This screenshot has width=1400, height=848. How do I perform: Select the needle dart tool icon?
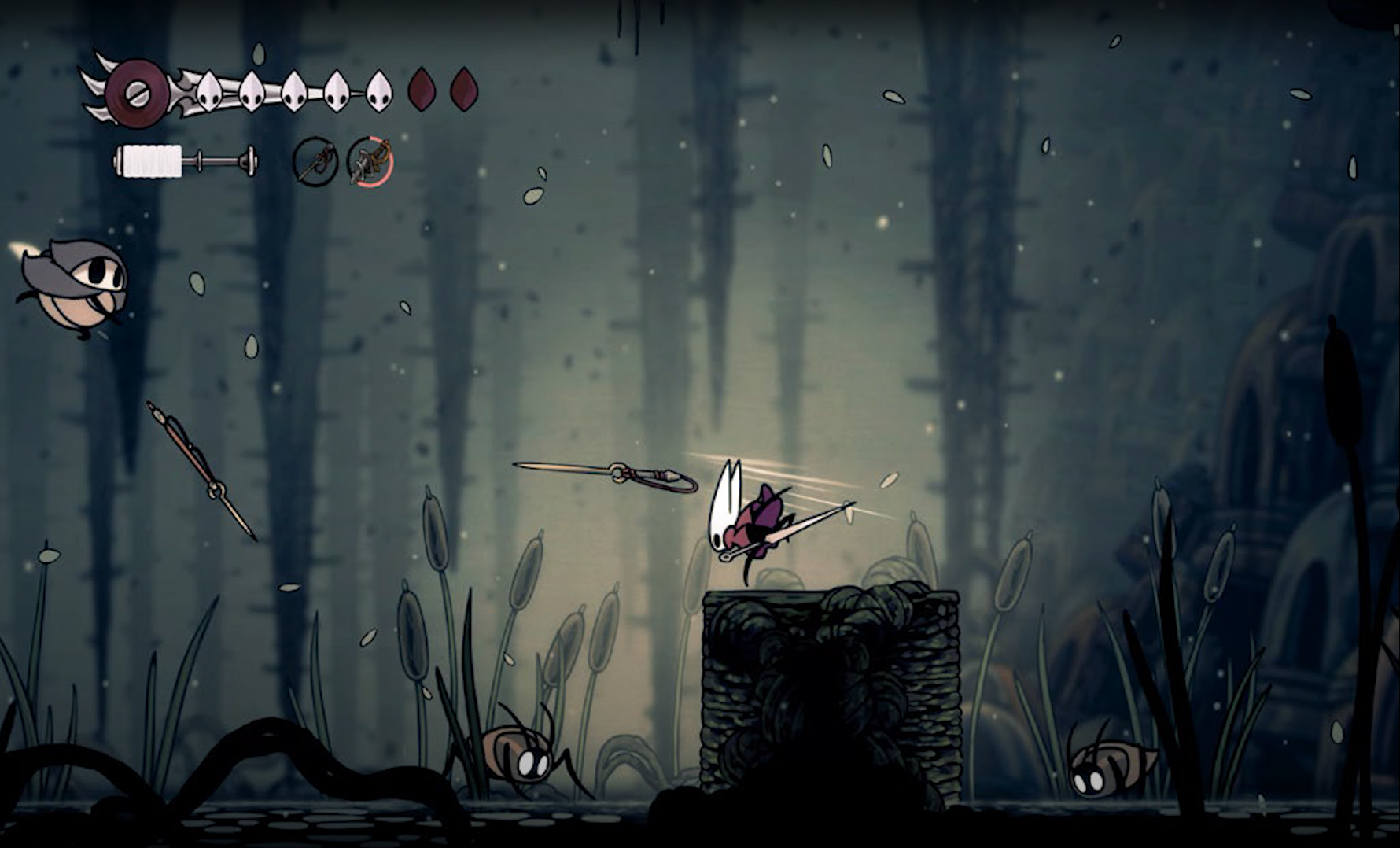click(315, 162)
